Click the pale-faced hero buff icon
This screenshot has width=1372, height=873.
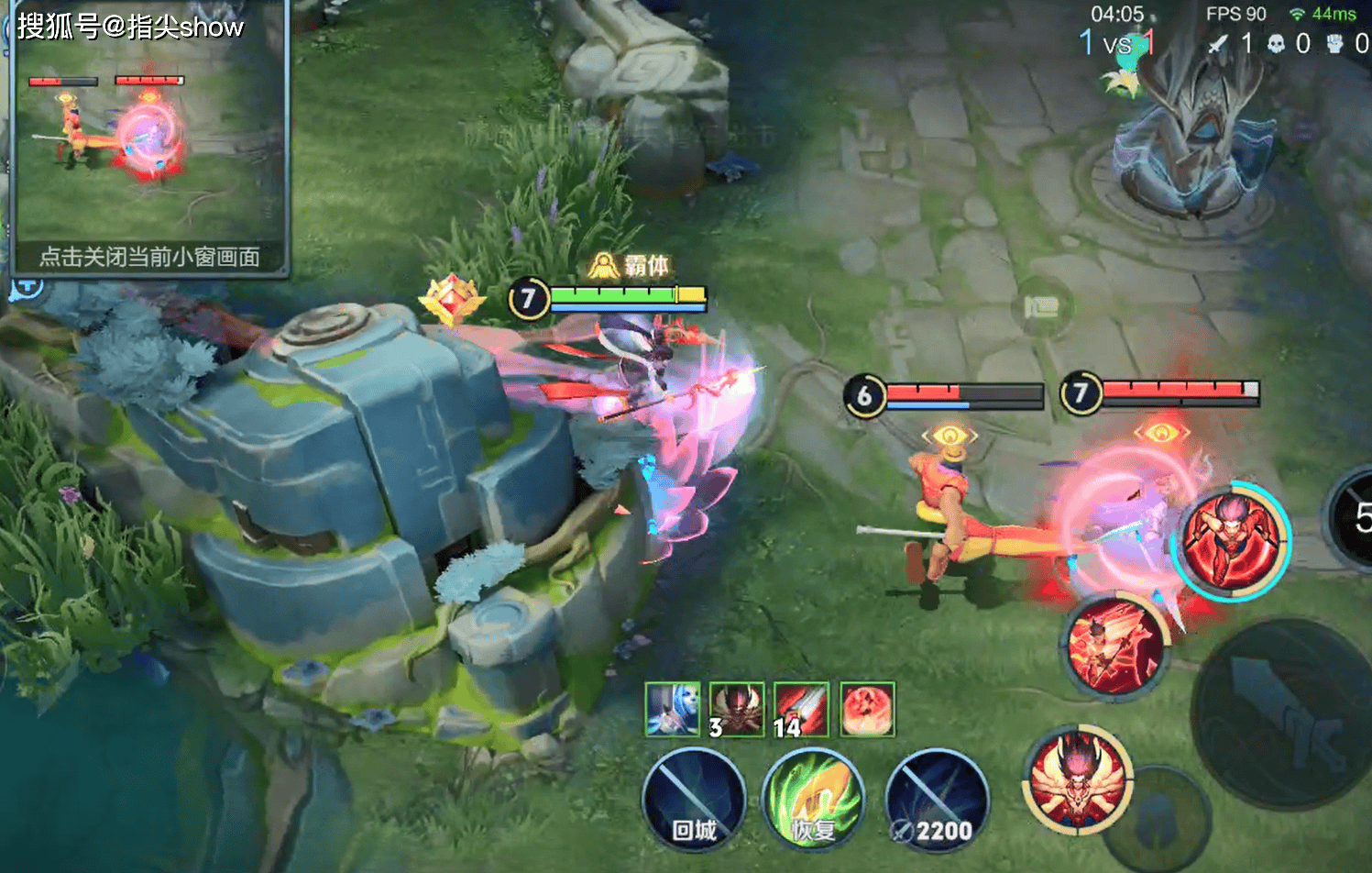pyautogui.click(x=672, y=709)
